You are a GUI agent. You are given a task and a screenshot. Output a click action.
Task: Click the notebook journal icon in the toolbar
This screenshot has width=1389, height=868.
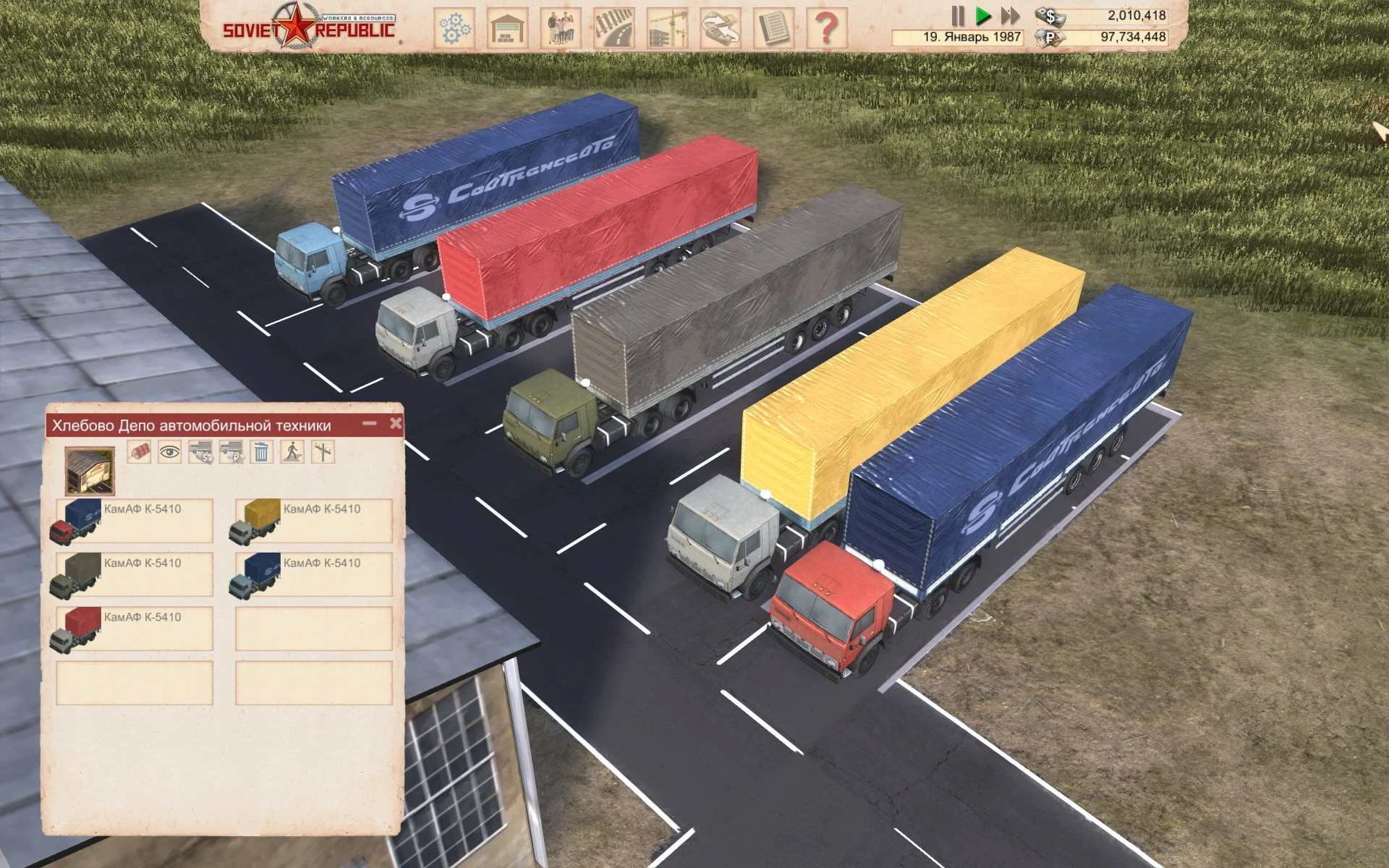(x=776, y=24)
